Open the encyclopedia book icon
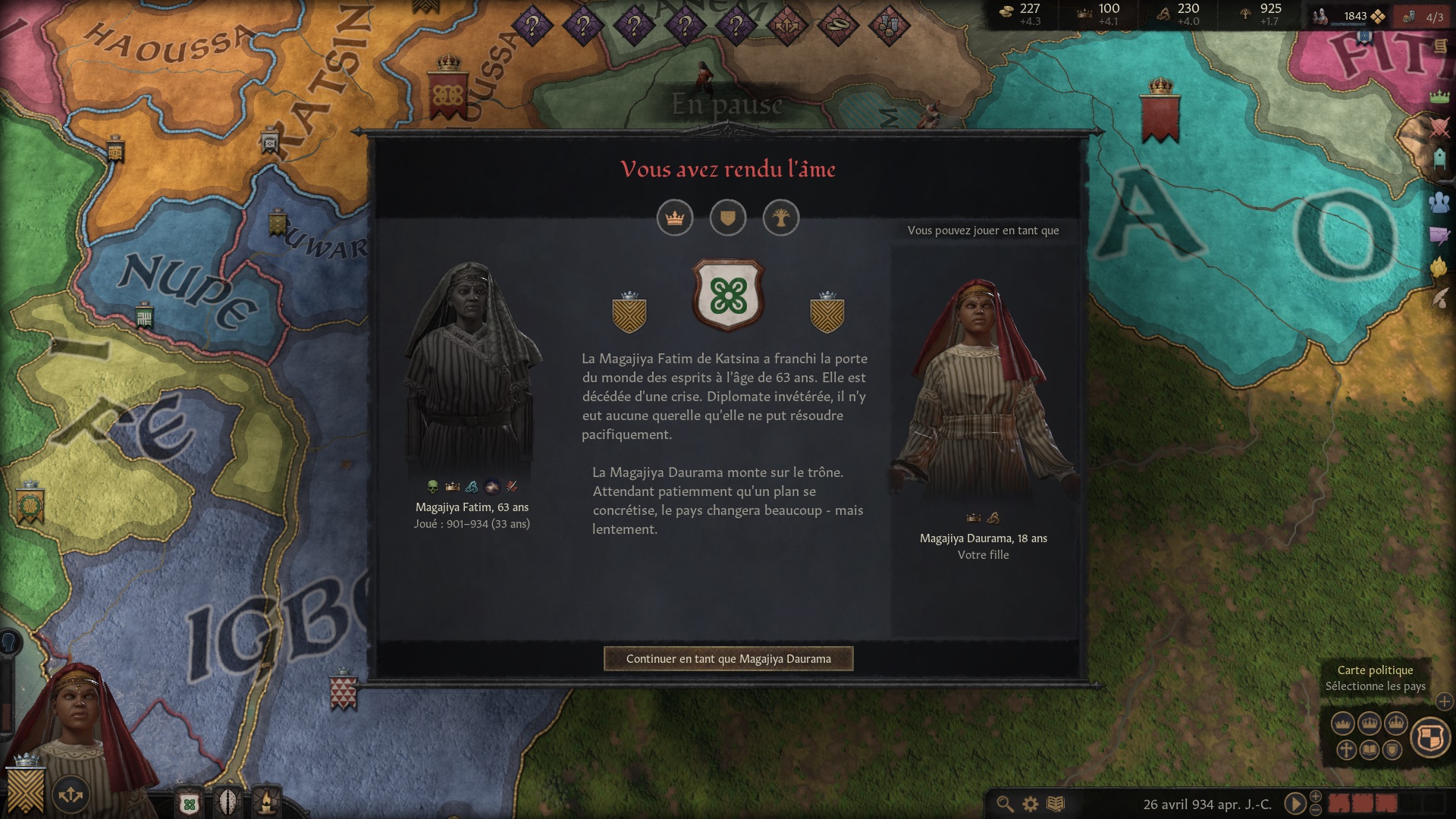Viewport: 1456px width, 819px height. [1055, 804]
